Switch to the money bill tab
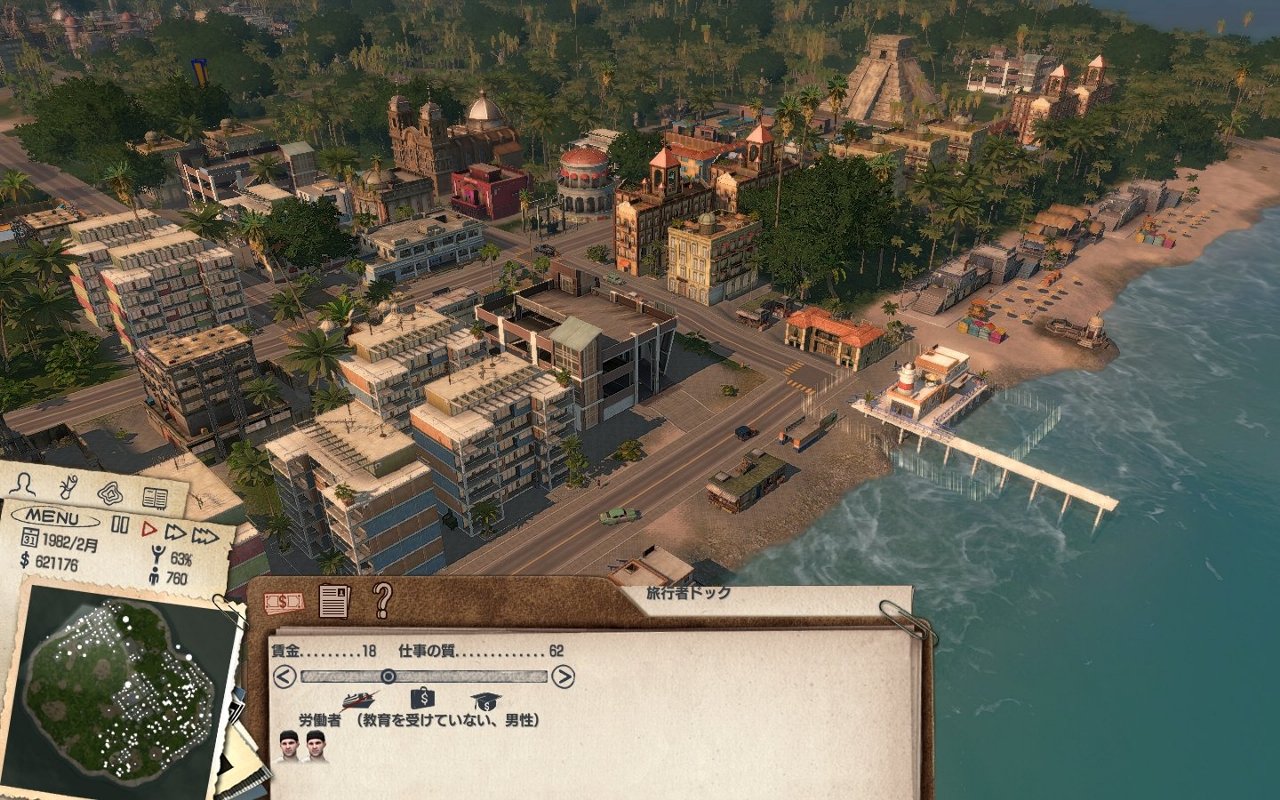 pos(284,602)
